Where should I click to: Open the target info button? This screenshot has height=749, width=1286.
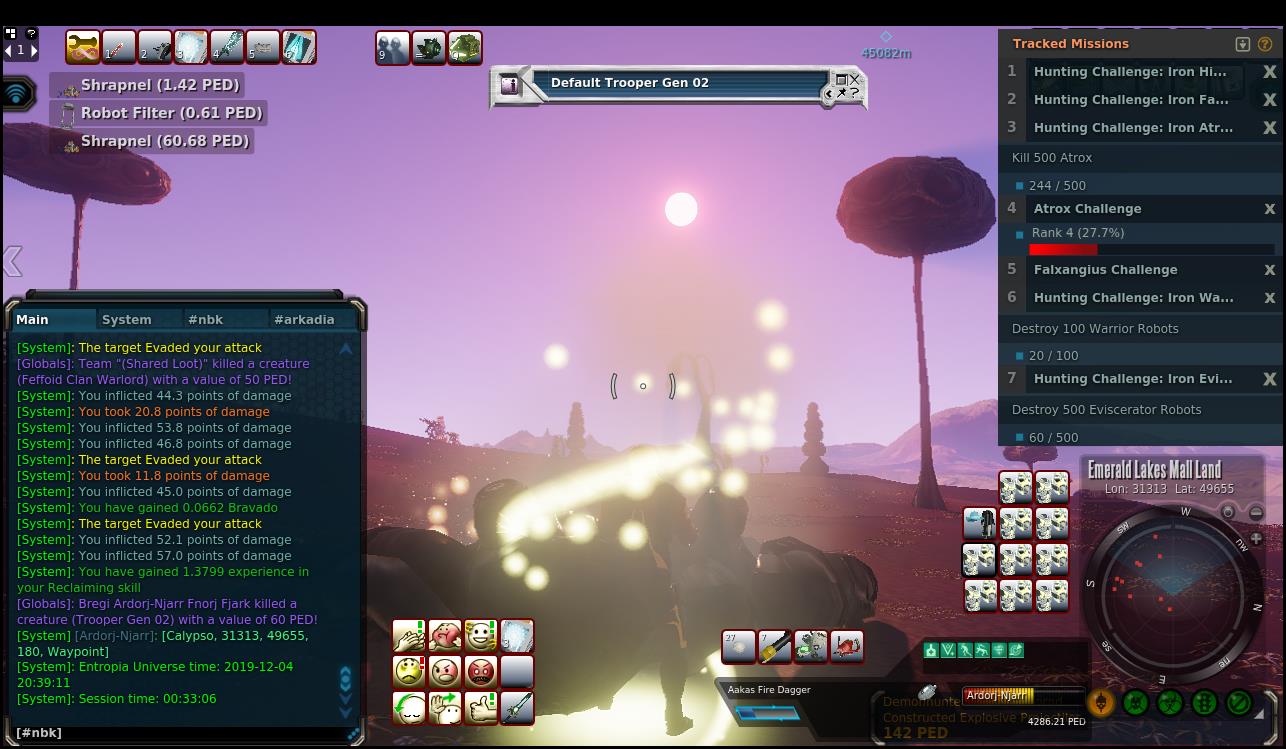click(x=510, y=85)
